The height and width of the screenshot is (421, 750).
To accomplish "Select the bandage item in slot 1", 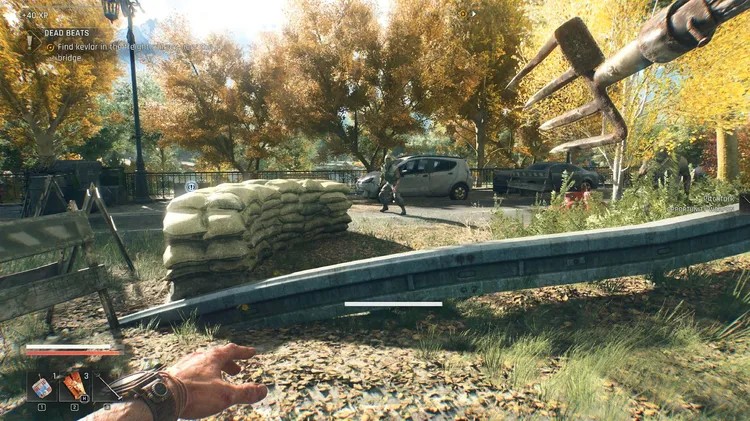I will [42, 386].
